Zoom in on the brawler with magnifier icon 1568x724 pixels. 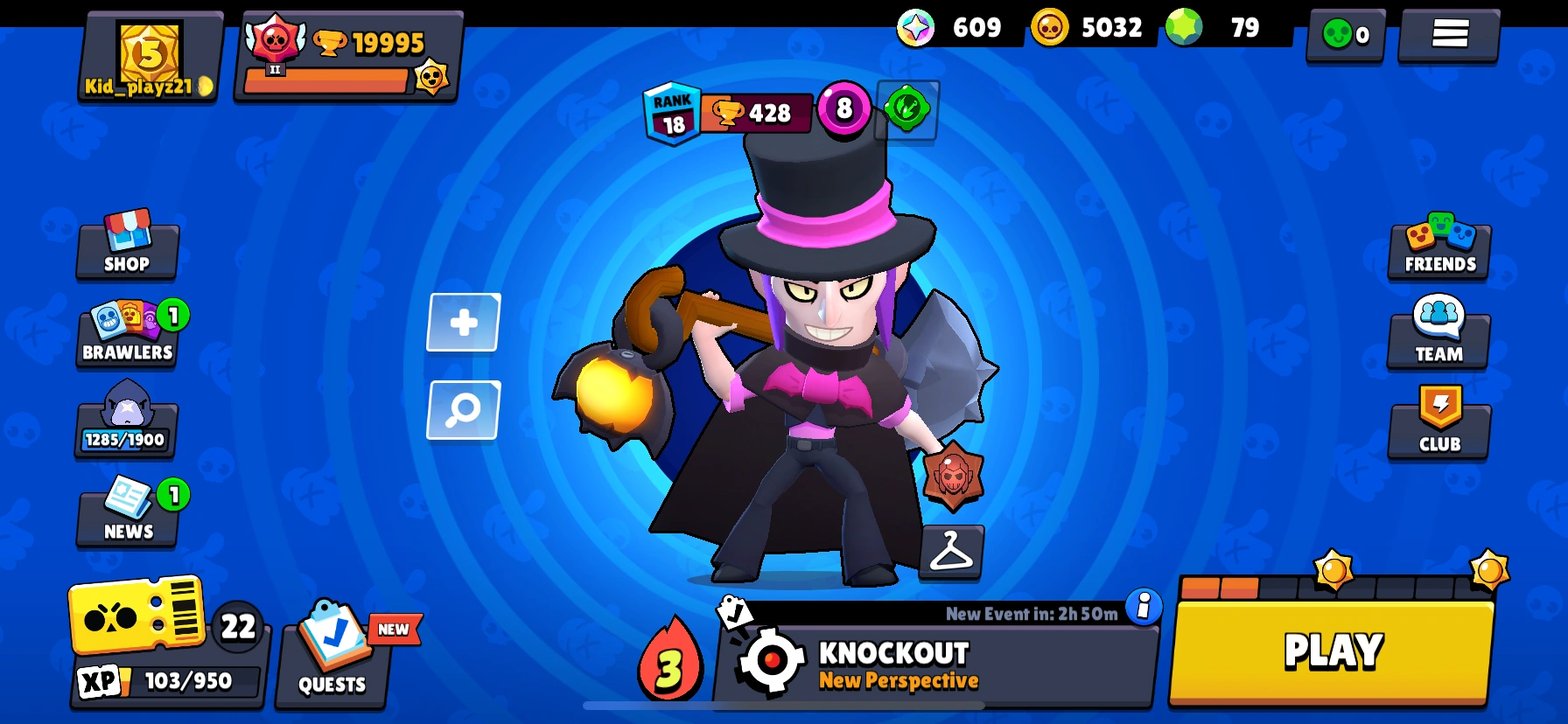click(462, 410)
